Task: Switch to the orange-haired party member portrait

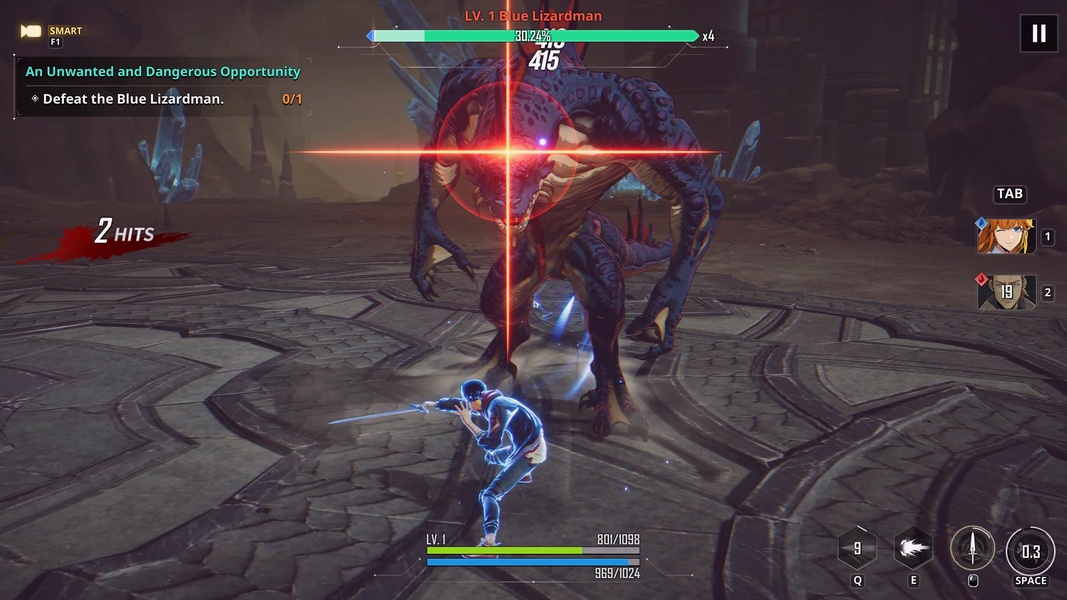Action: click(x=1005, y=237)
